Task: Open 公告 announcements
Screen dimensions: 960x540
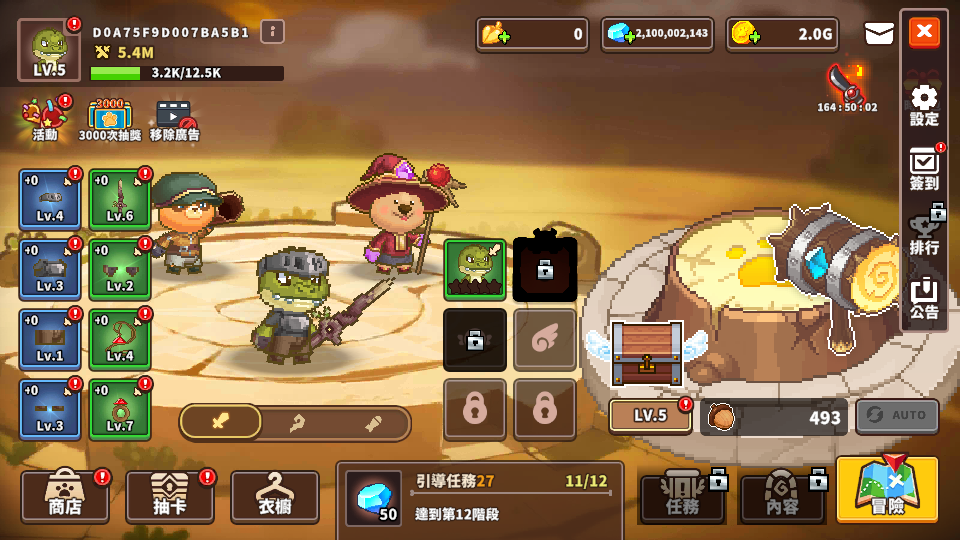Action: [x=924, y=299]
